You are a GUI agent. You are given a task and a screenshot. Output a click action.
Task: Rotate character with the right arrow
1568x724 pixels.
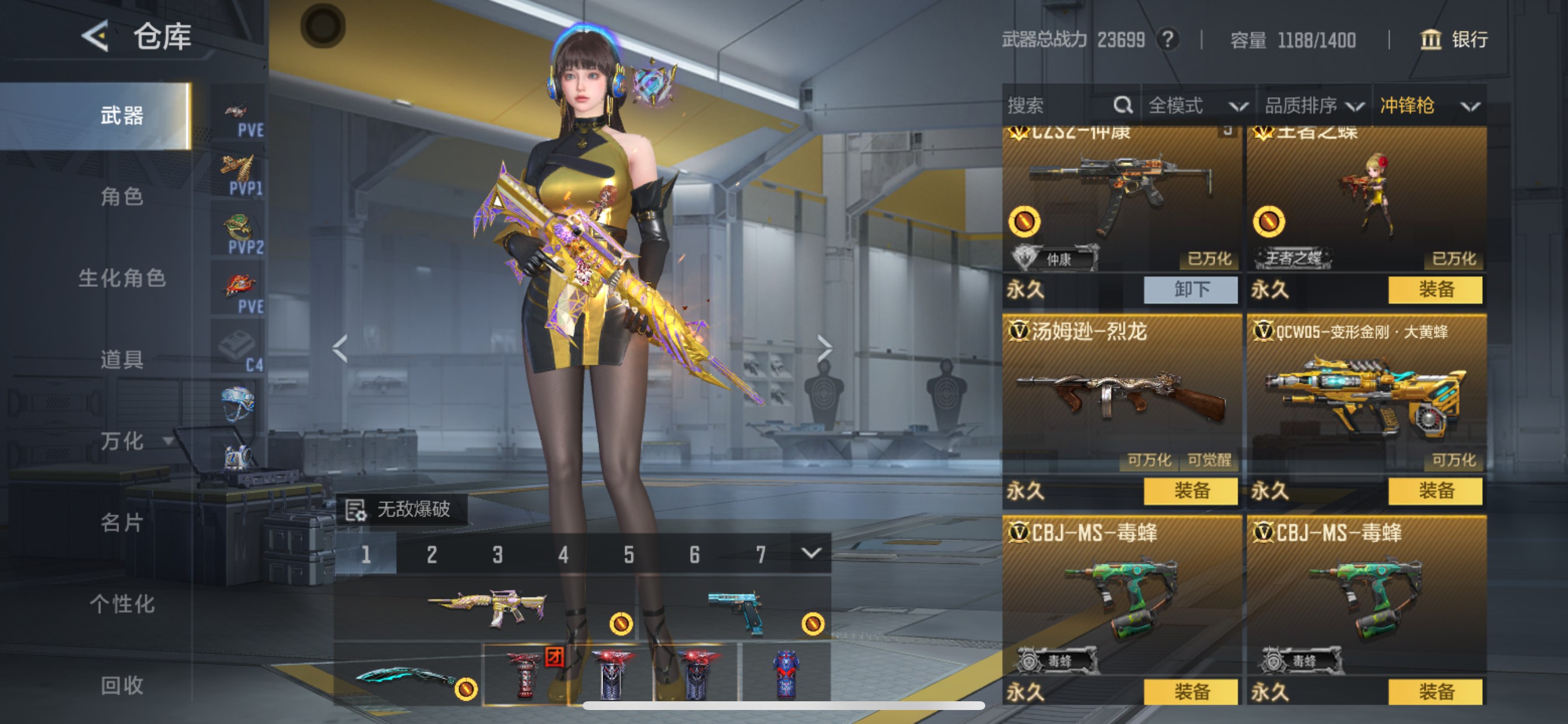(x=824, y=348)
